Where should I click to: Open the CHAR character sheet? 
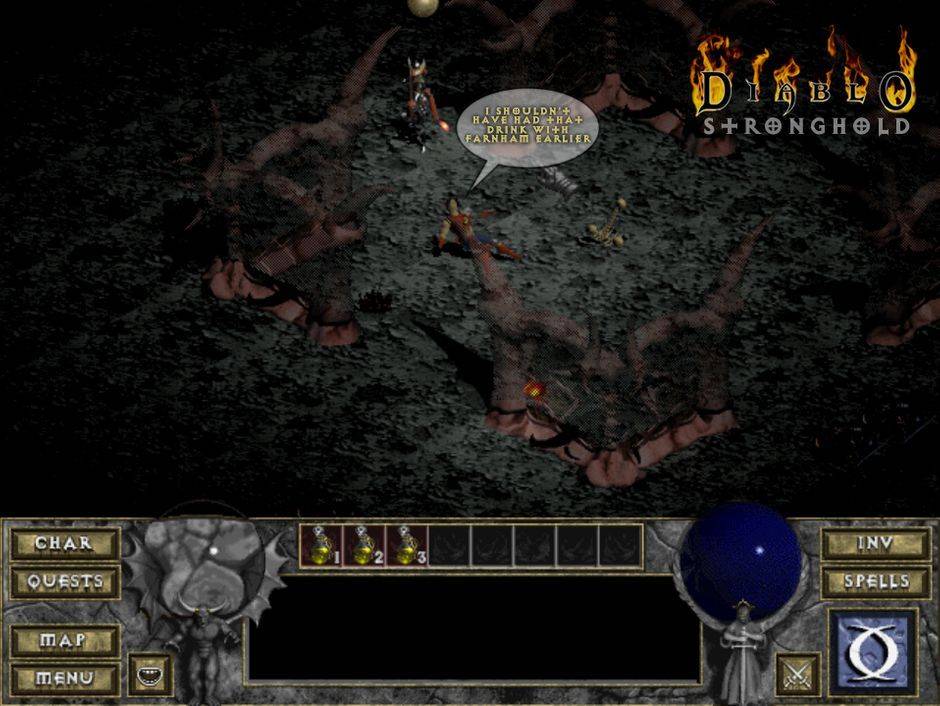coord(64,544)
